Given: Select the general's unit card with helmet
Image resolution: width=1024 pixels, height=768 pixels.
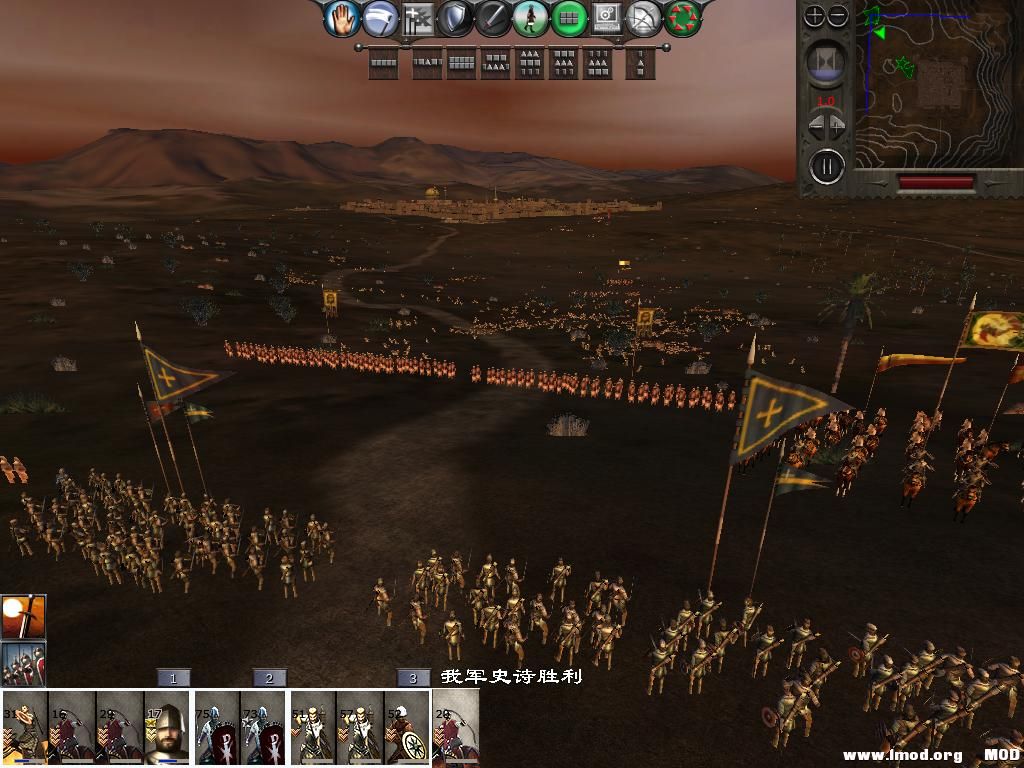Looking at the screenshot, I should pyautogui.click(x=166, y=727).
